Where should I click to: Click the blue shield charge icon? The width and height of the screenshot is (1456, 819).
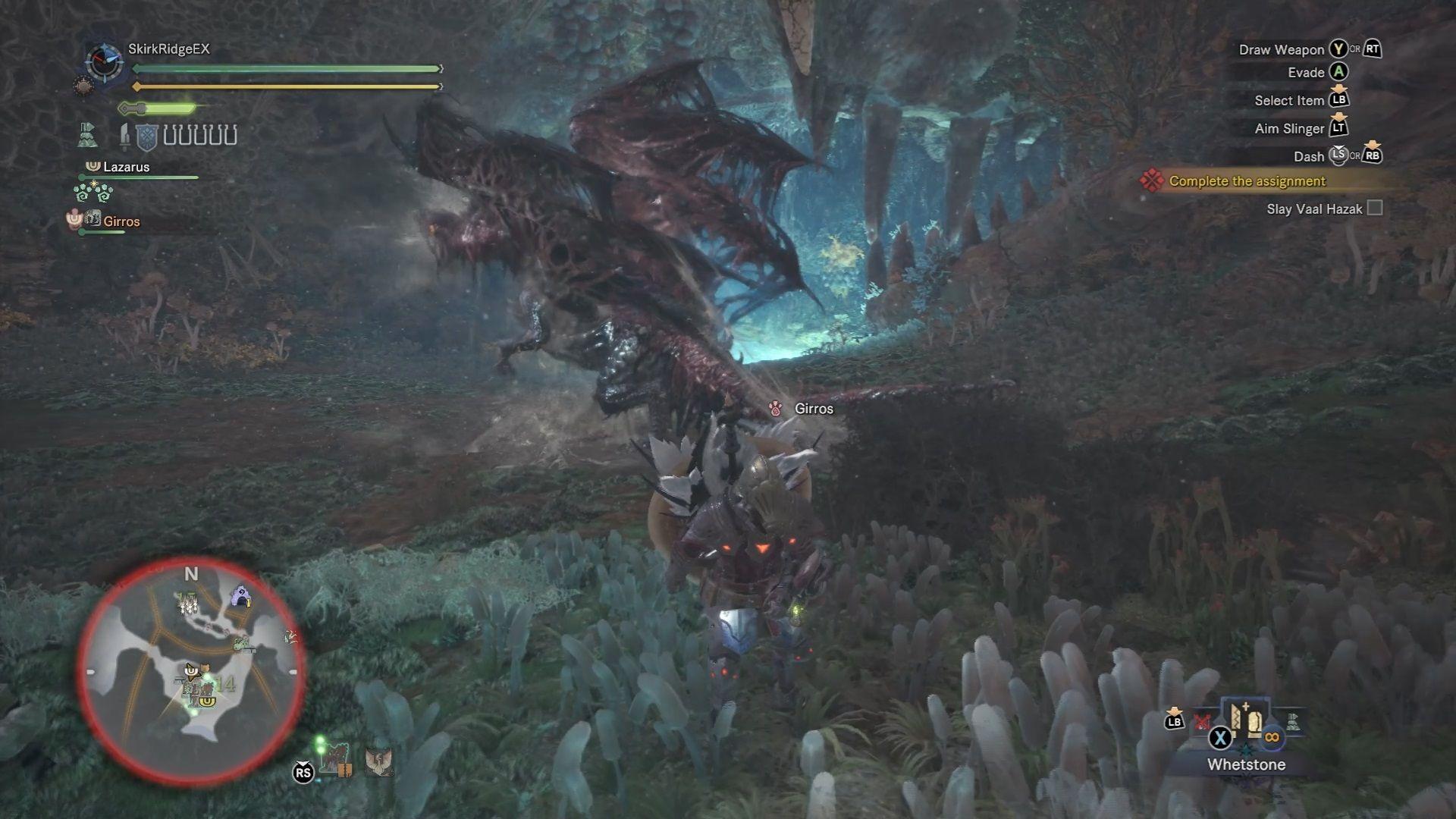(x=146, y=137)
